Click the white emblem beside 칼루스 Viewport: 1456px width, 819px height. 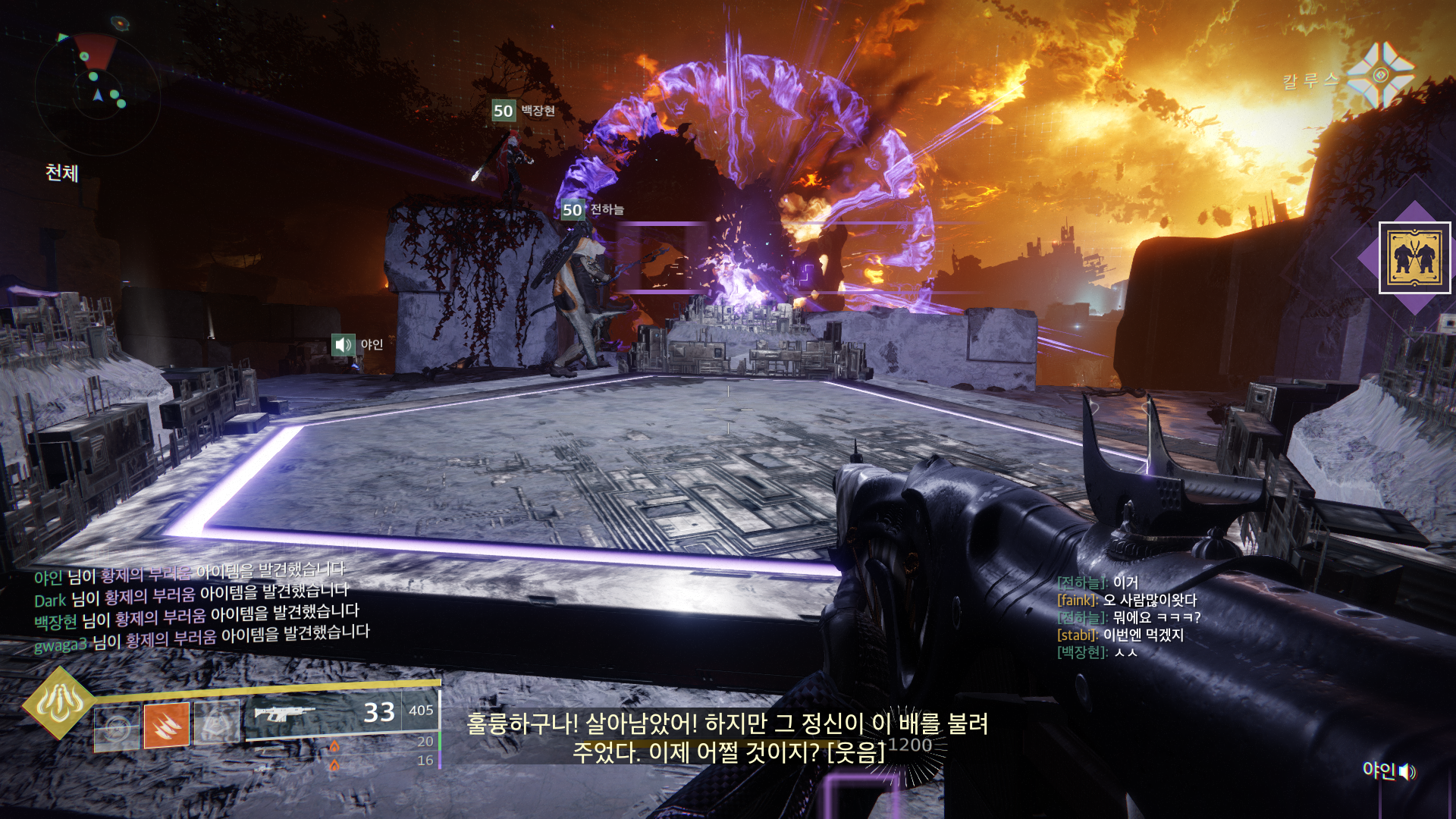(x=1381, y=75)
